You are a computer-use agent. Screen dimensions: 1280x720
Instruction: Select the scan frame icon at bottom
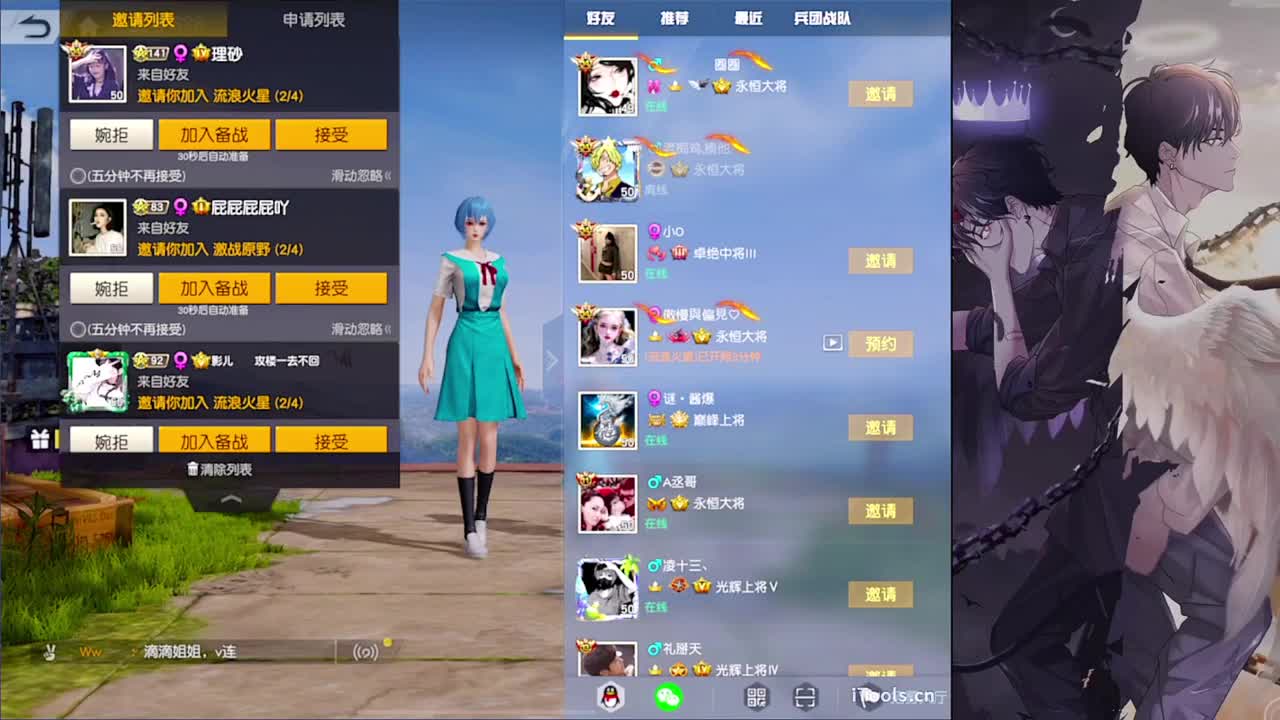coord(806,697)
